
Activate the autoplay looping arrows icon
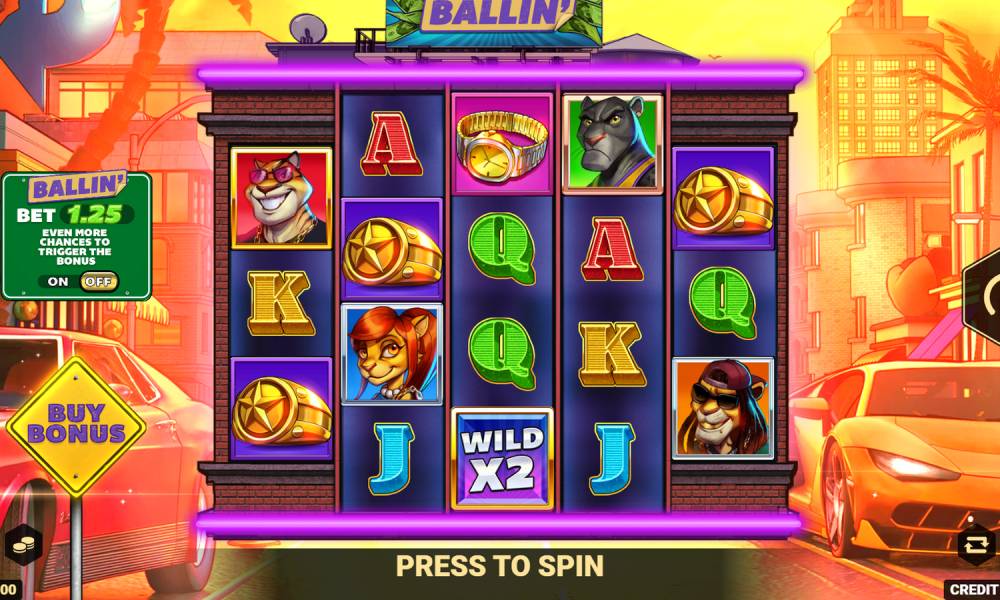pos(974,545)
